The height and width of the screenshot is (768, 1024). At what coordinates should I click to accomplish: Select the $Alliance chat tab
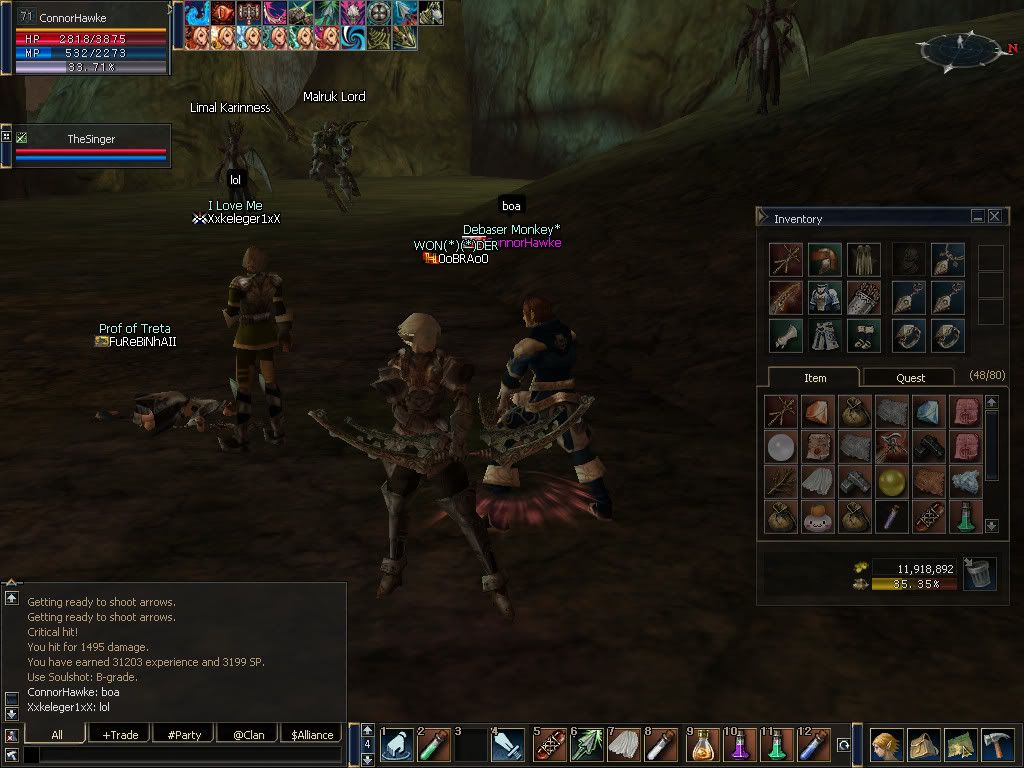(312, 735)
